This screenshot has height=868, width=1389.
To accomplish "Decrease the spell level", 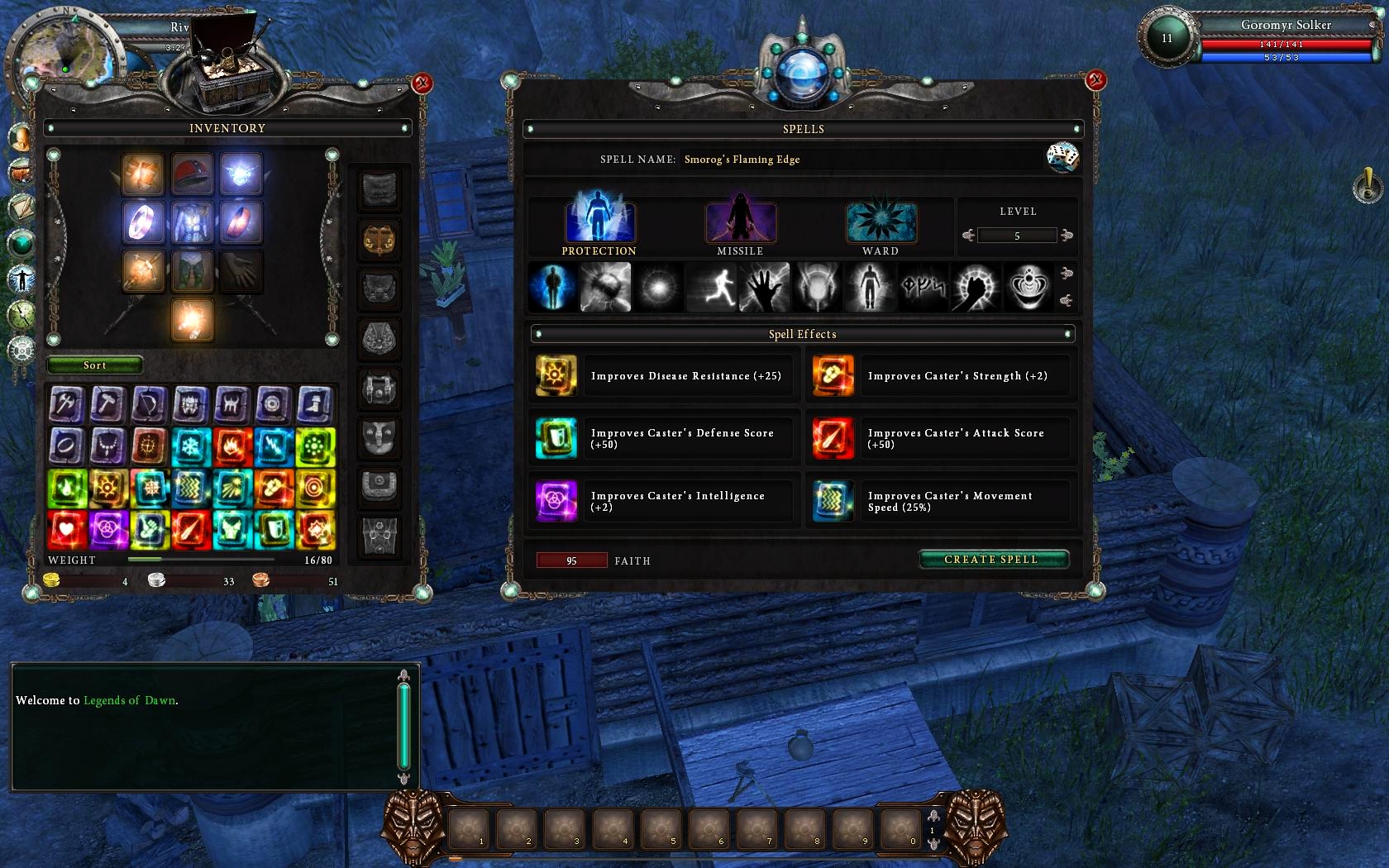I will click(x=968, y=236).
